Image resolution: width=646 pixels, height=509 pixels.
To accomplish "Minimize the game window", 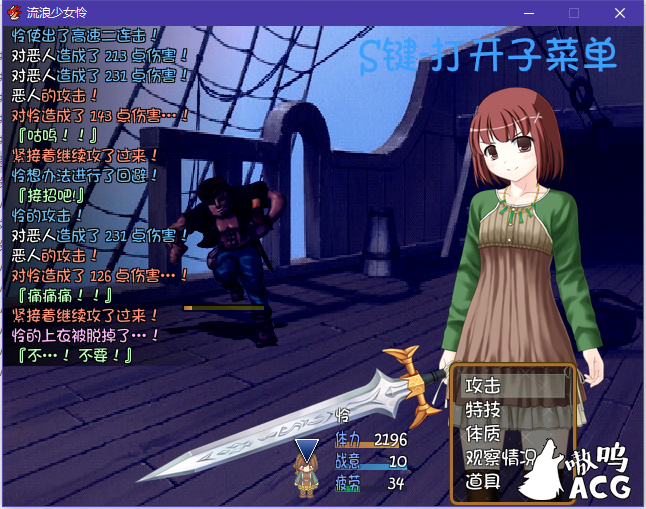I will coord(528,13).
